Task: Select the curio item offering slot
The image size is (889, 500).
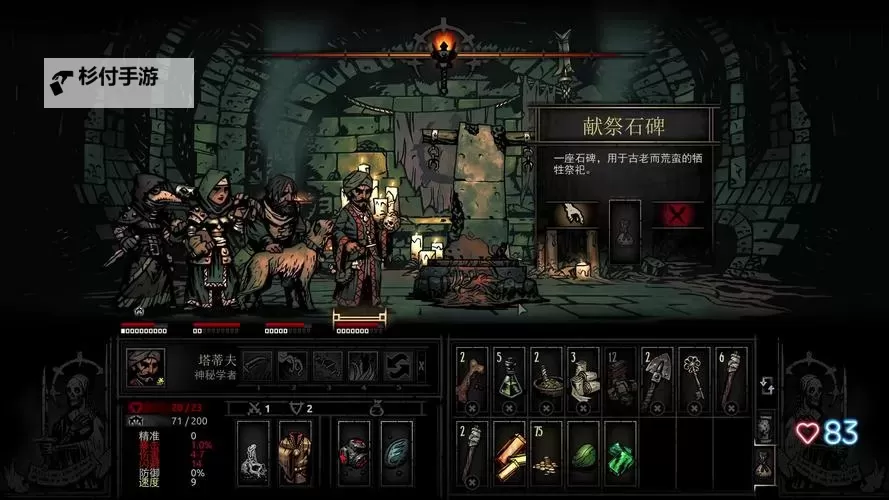Action: click(624, 231)
